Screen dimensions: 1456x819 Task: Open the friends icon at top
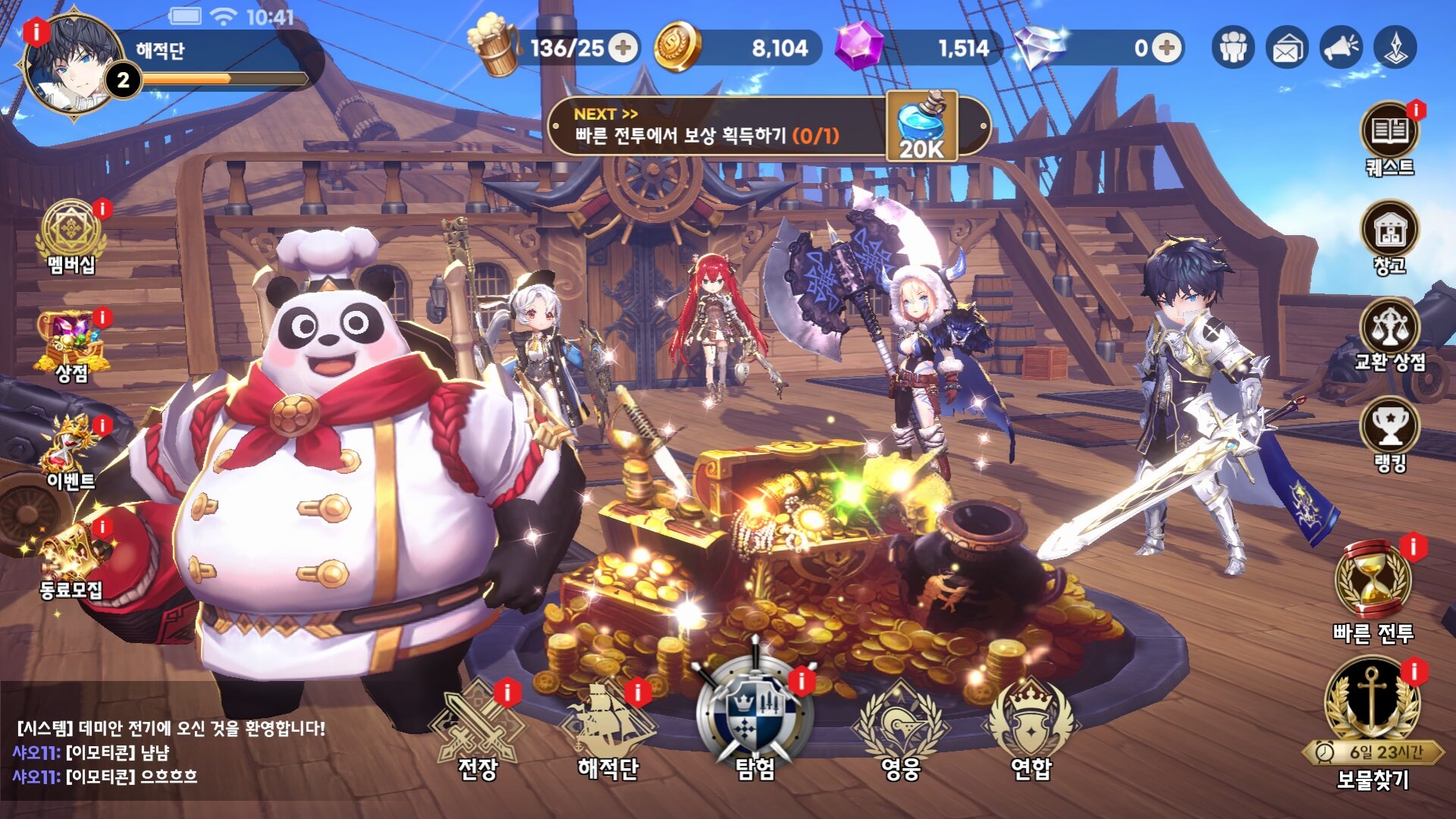tap(1233, 49)
